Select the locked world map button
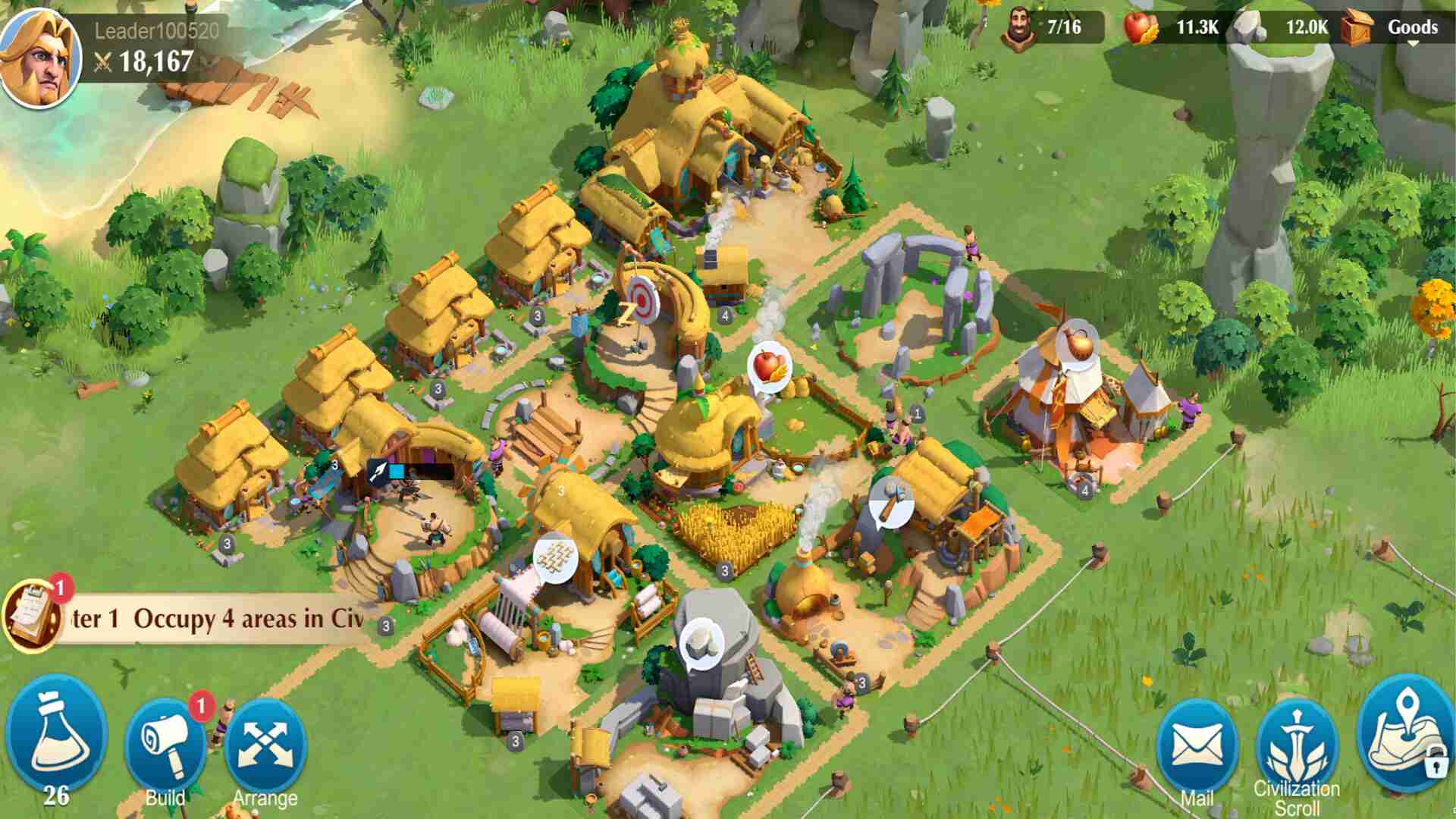Screen dimensions: 1456x819 point(1405,736)
